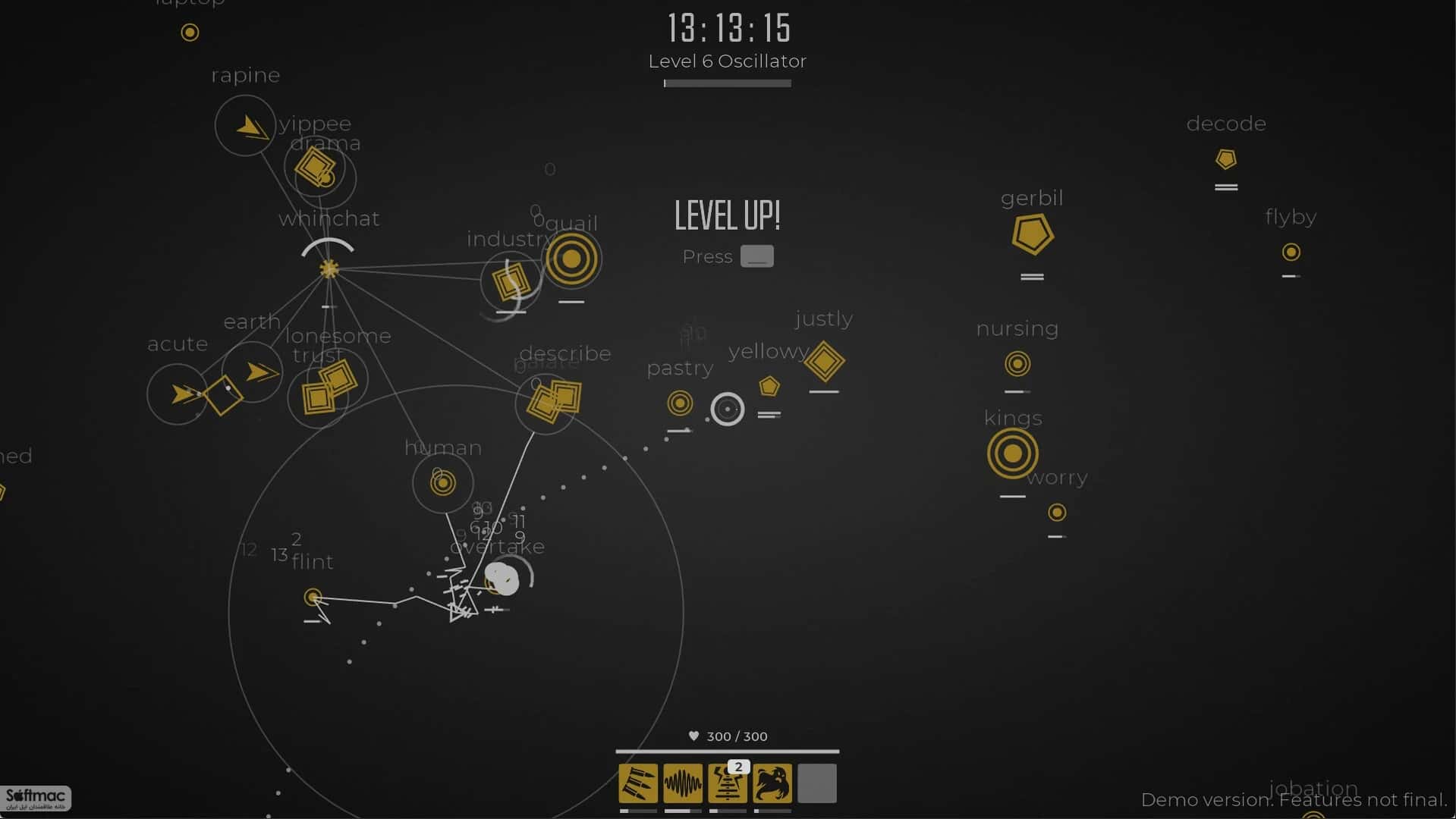This screenshot has height=819, width=1456.
Task: Select the sound waveform ability in the hotbar
Action: click(682, 783)
